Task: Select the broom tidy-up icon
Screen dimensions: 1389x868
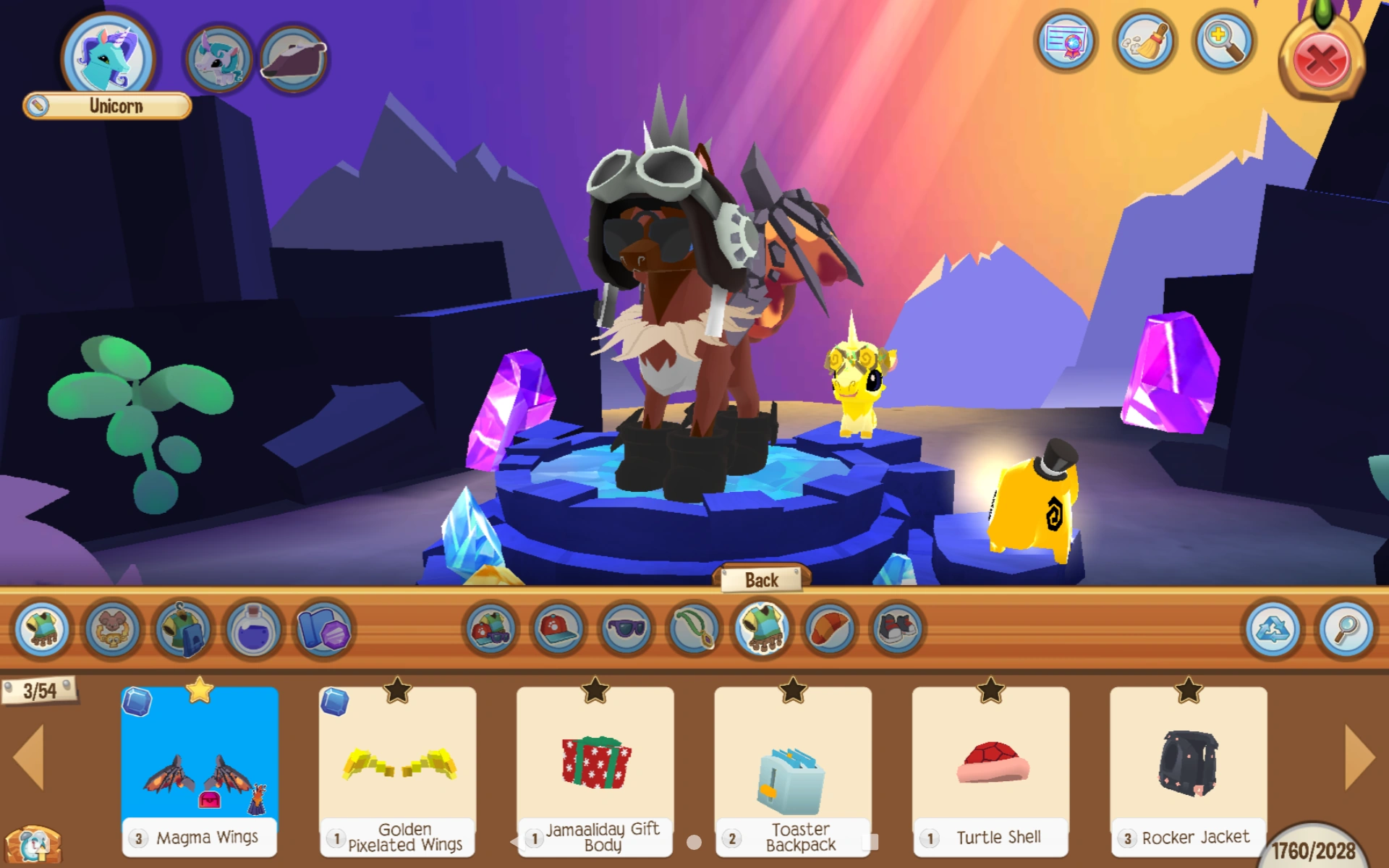Action: (1144, 43)
